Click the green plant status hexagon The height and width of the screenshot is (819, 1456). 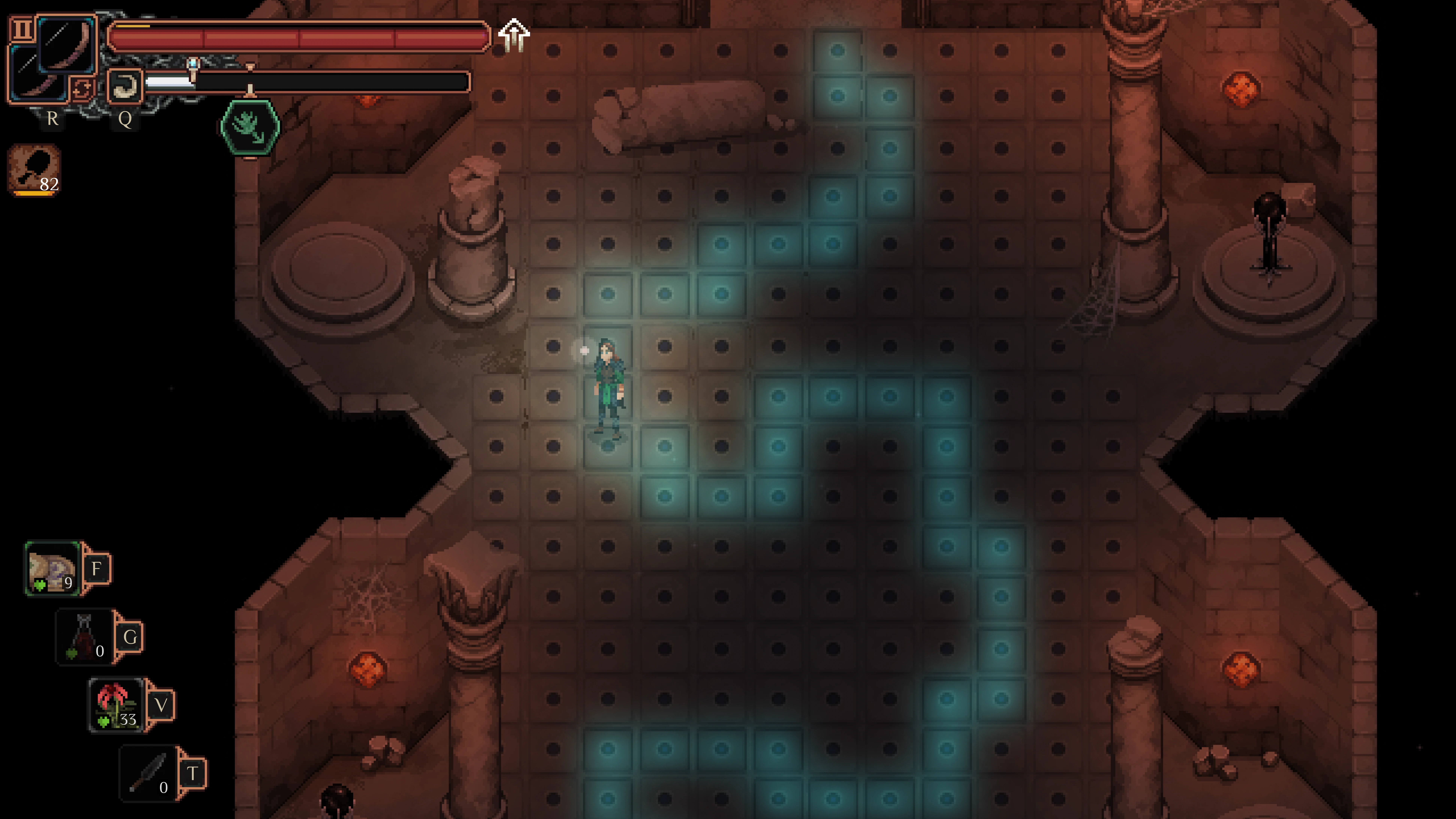pos(250,127)
